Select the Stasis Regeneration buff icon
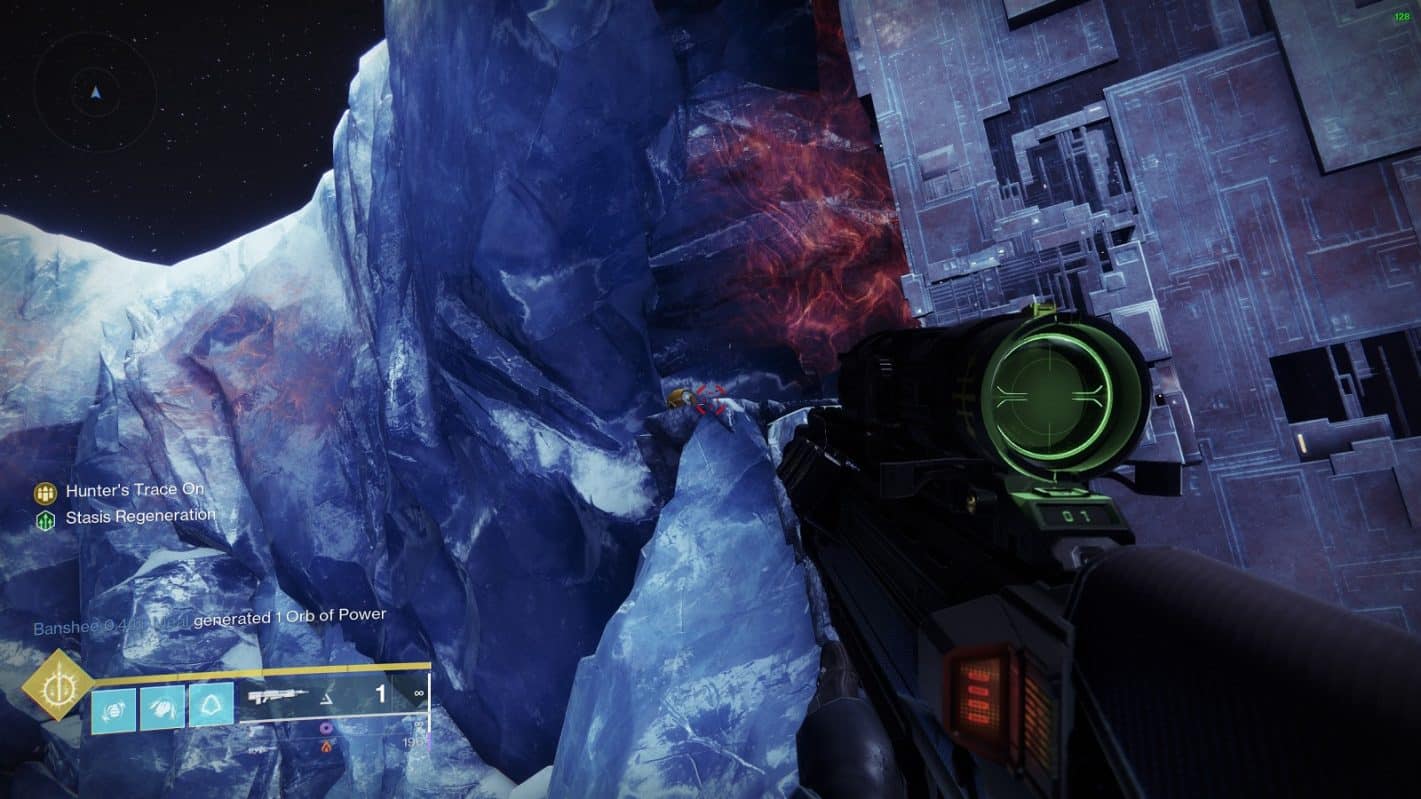 click(x=45, y=519)
